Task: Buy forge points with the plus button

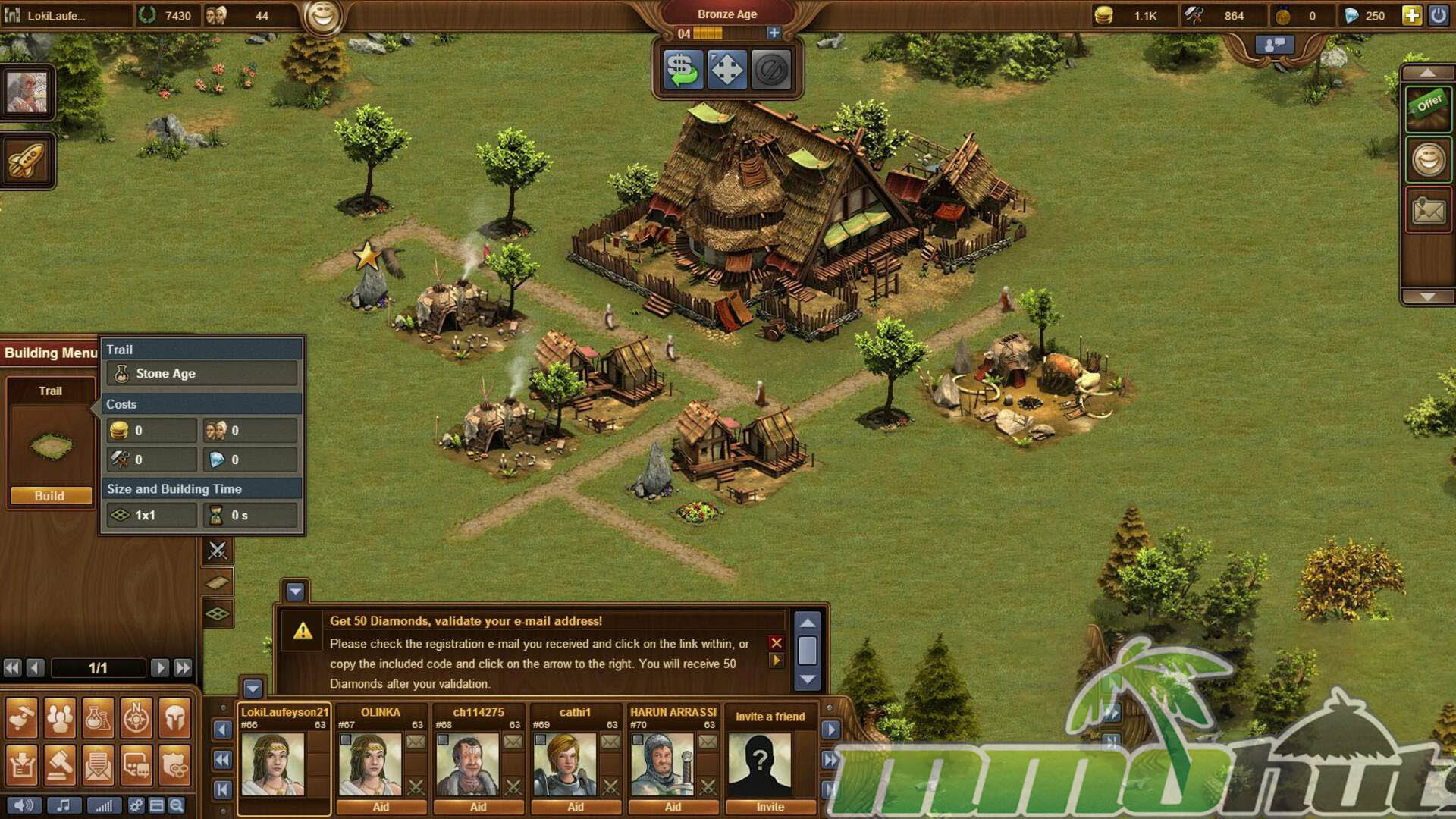Action: 773,33
